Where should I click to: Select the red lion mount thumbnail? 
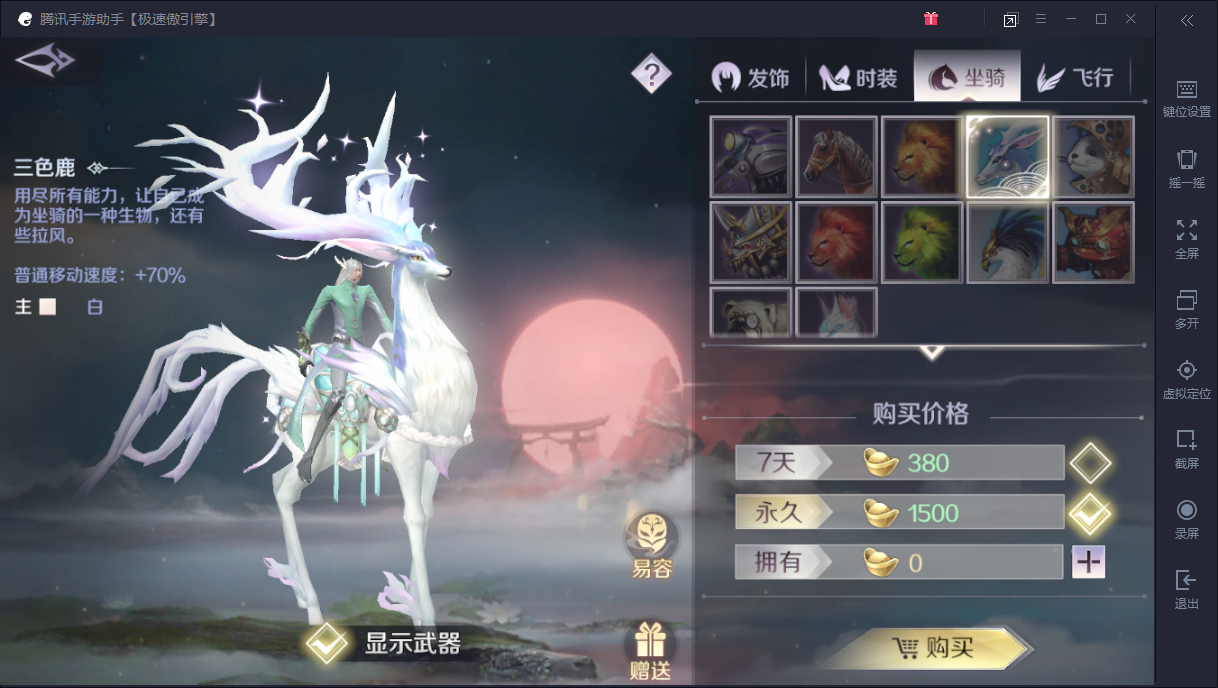837,243
